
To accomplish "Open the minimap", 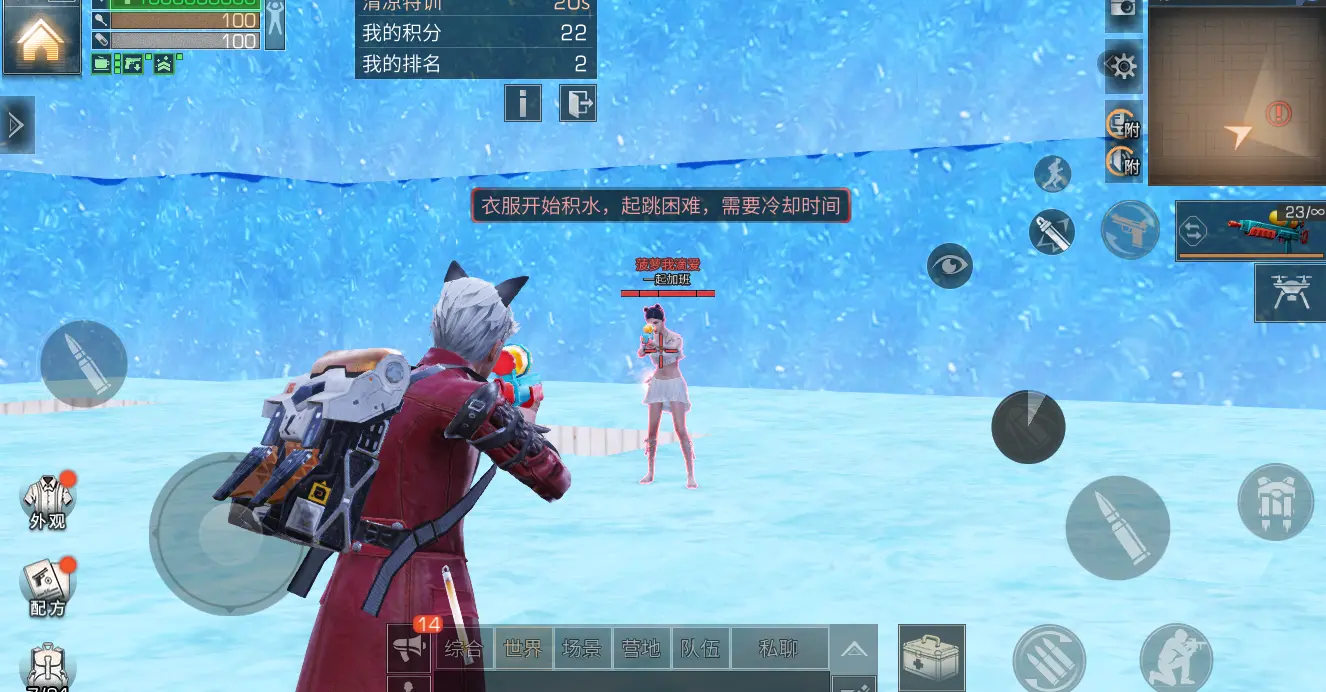I will (1237, 93).
